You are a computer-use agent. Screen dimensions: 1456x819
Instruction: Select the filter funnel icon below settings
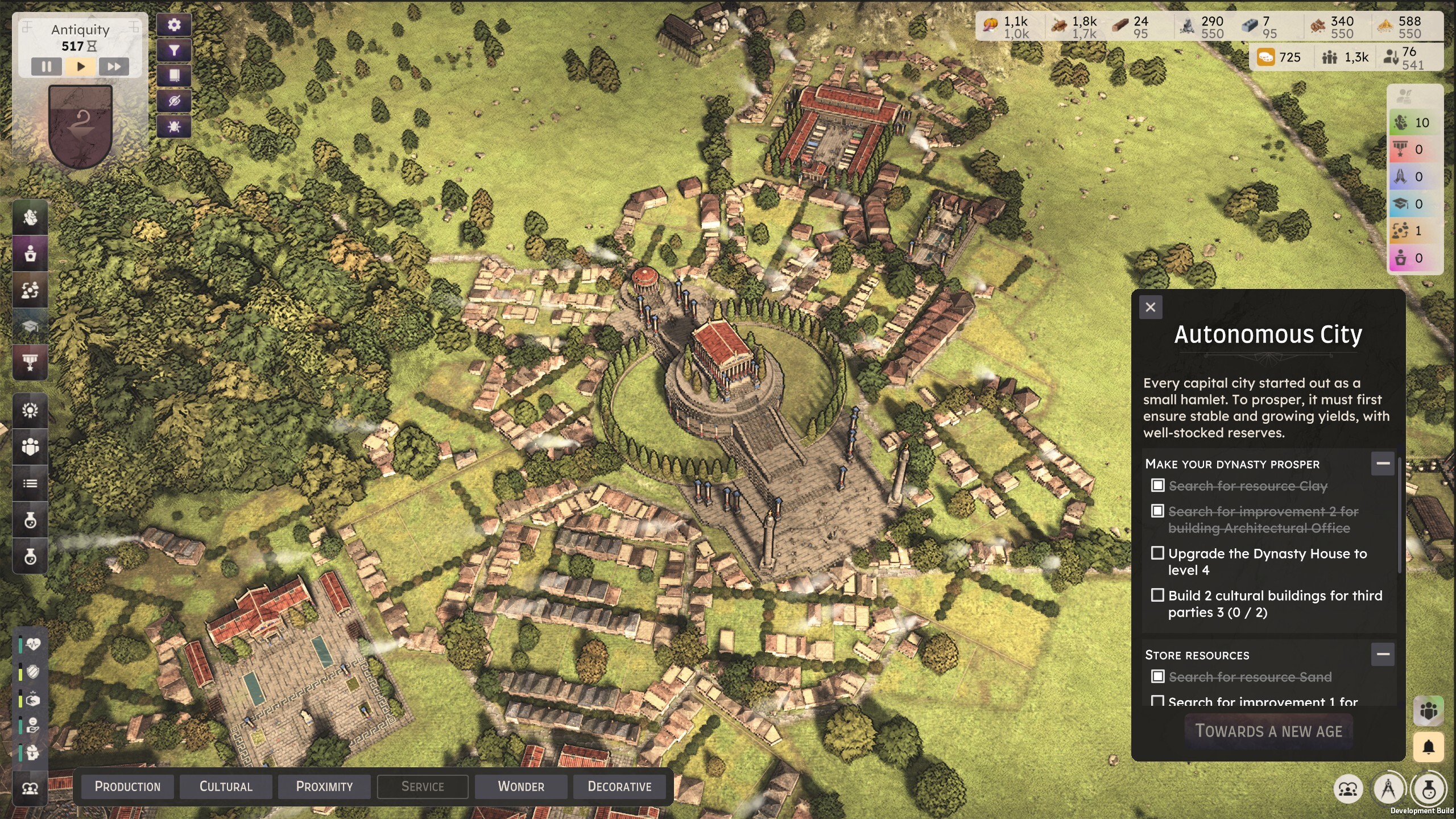pyautogui.click(x=175, y=51)
